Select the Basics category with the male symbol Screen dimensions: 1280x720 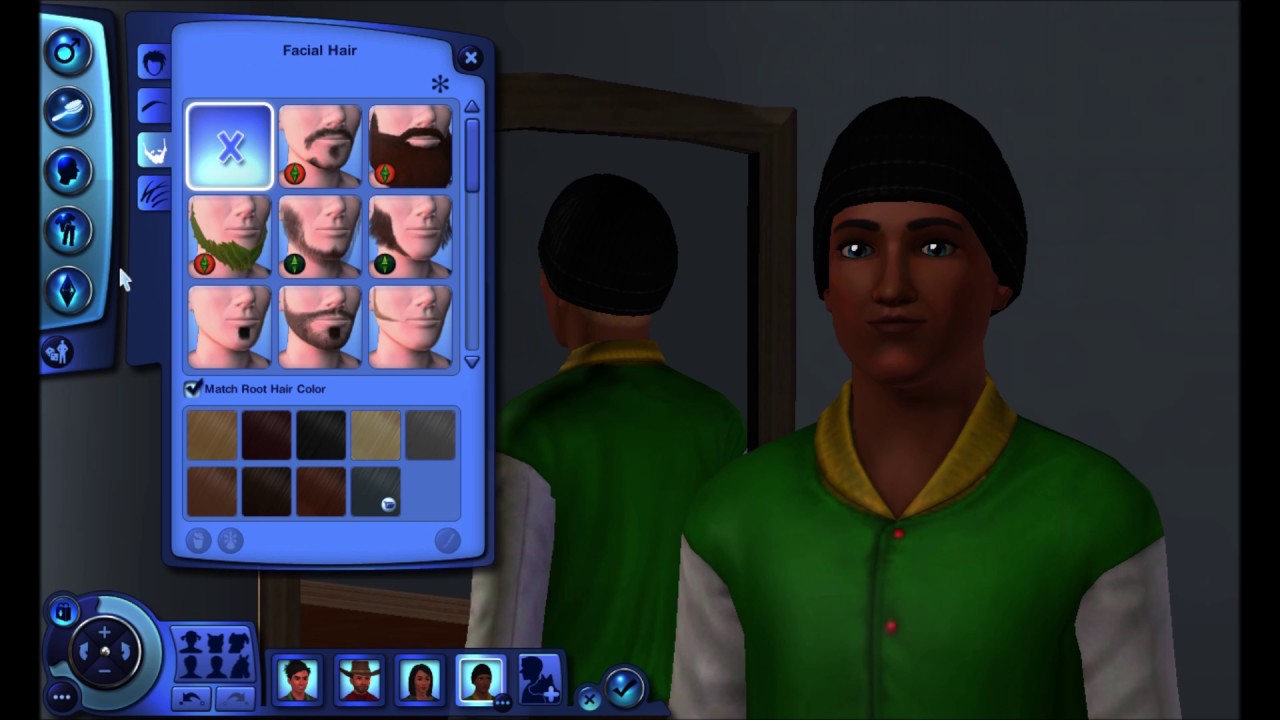(68, 51)
